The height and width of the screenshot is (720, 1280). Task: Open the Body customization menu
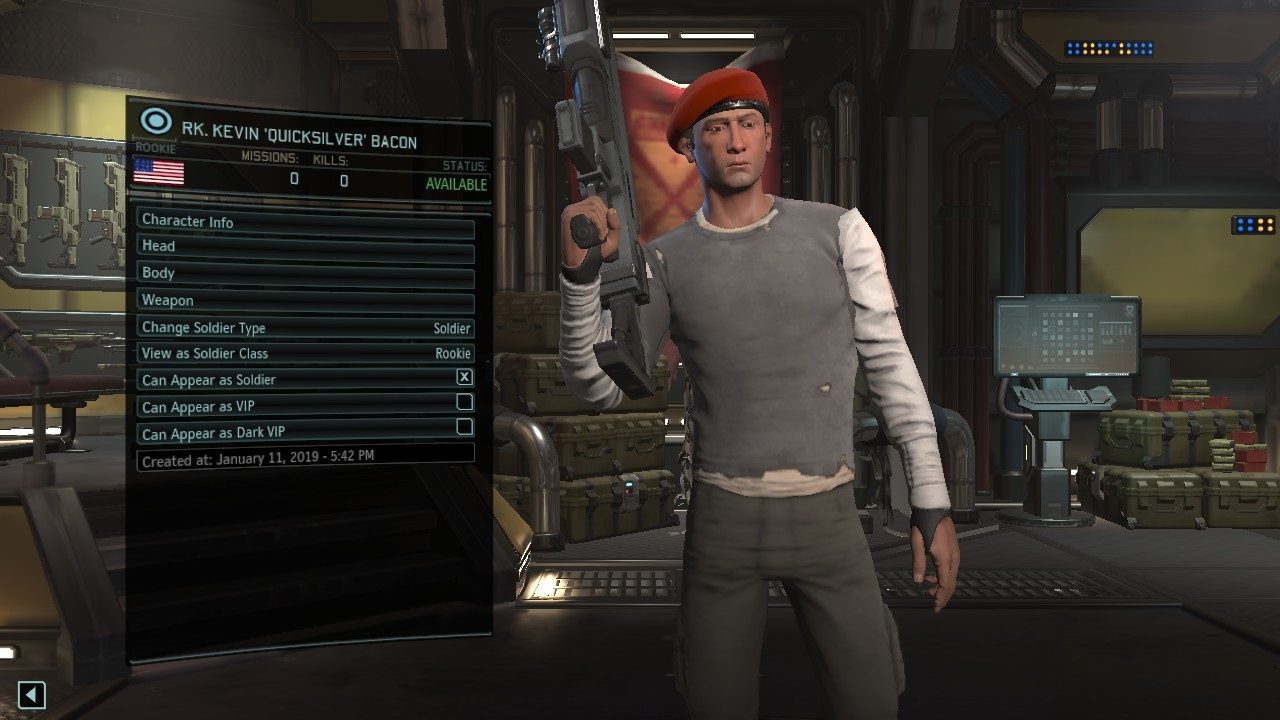pyautogui.click(x=300, y=273)
